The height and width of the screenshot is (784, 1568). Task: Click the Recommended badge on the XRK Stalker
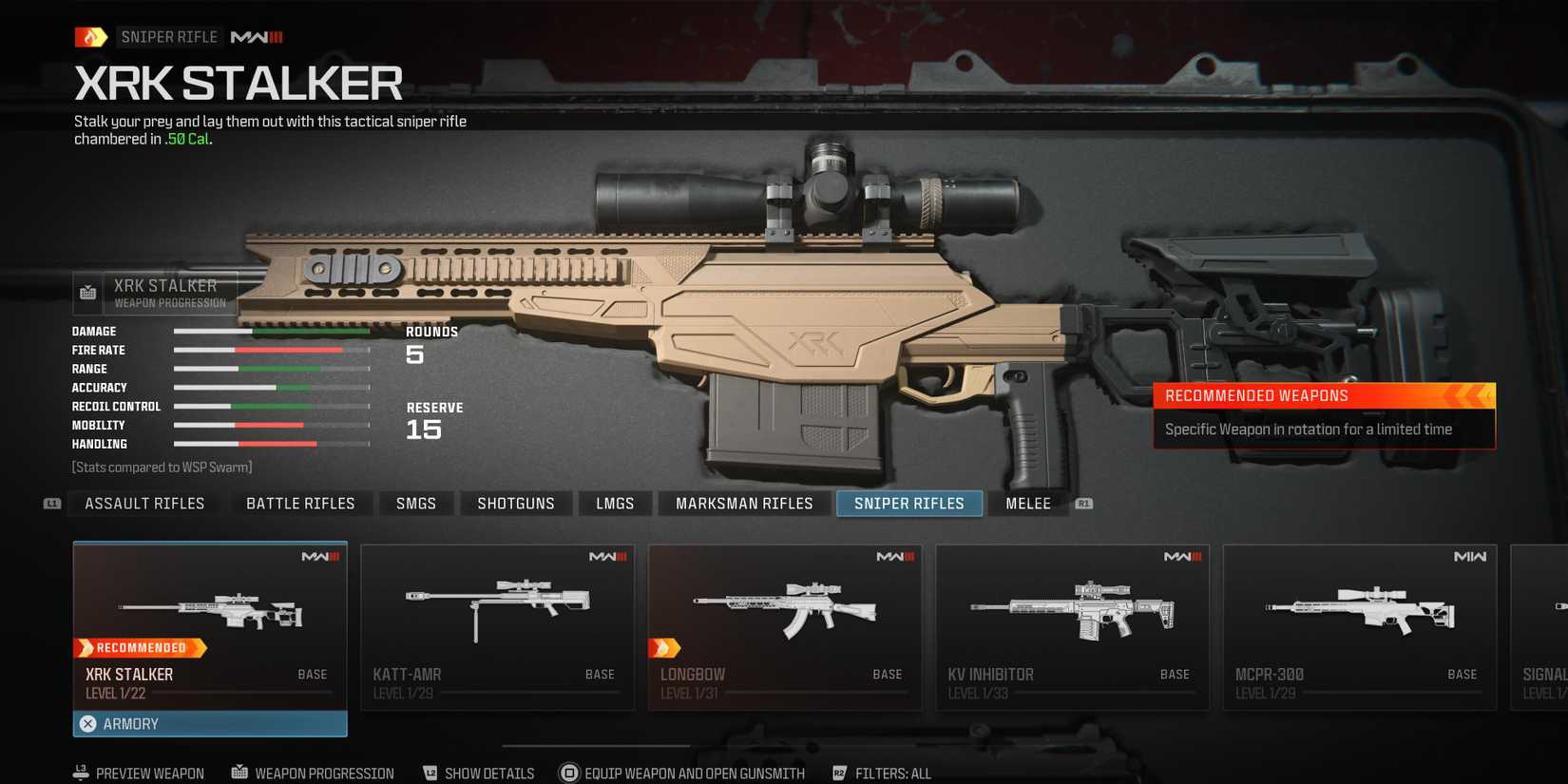click(141, 647)
